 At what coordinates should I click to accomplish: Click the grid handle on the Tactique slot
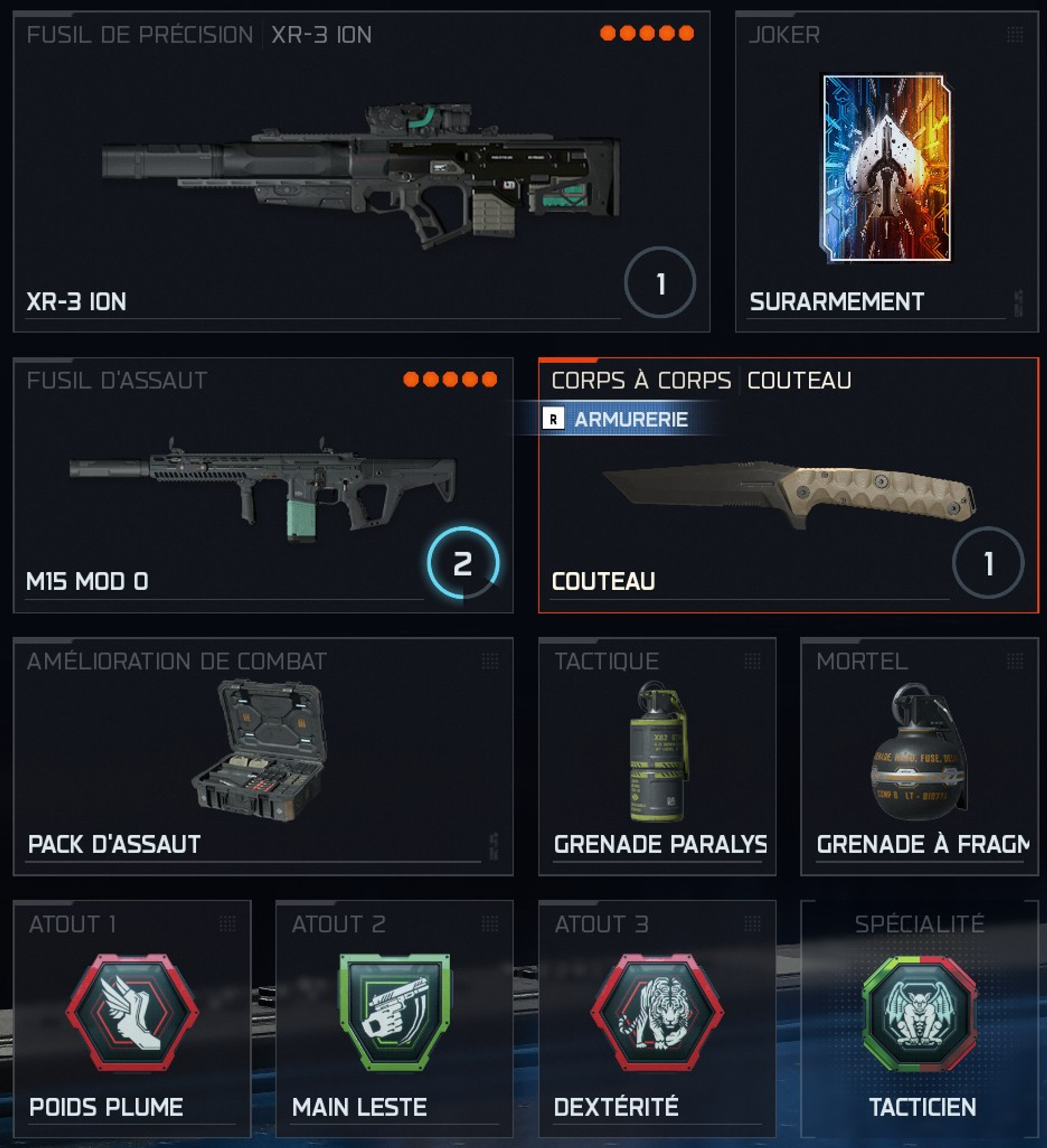pyautogui.click(x=752, y=661)
